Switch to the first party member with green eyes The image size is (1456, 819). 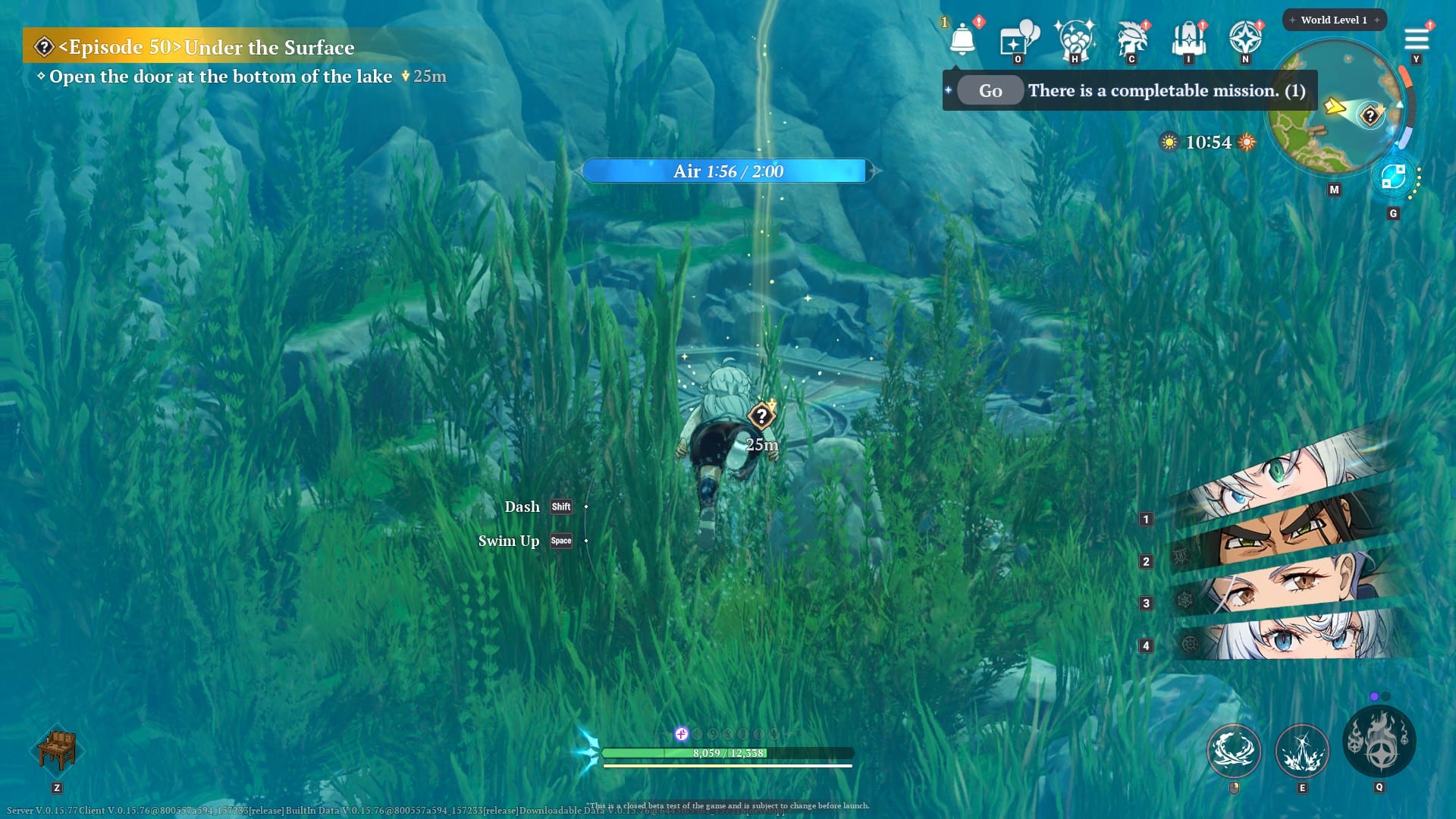1282,476
